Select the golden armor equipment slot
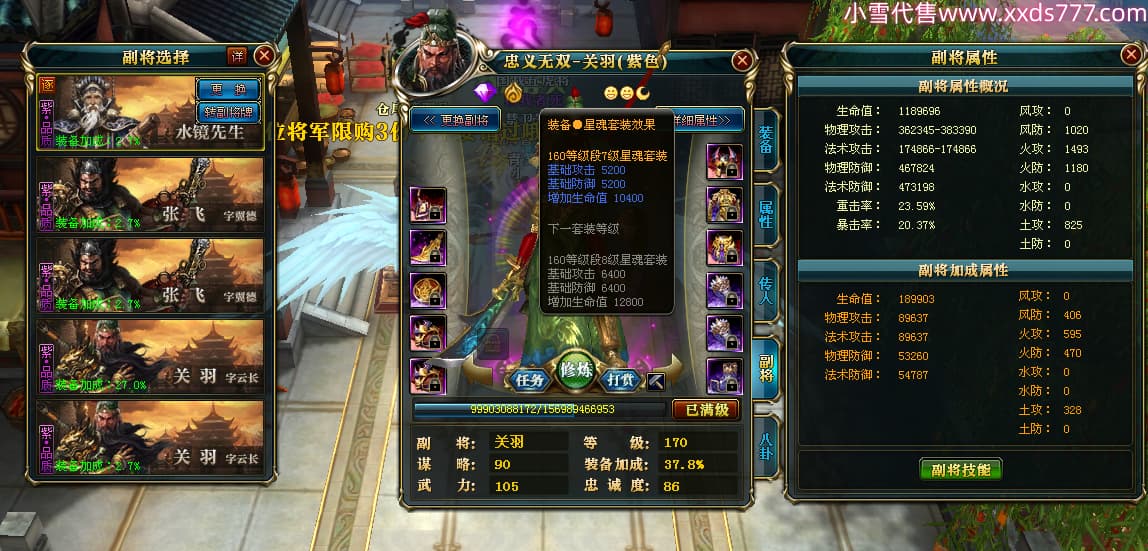The height and width of the screenshot is (551, 1148). (x=724, y=204)
